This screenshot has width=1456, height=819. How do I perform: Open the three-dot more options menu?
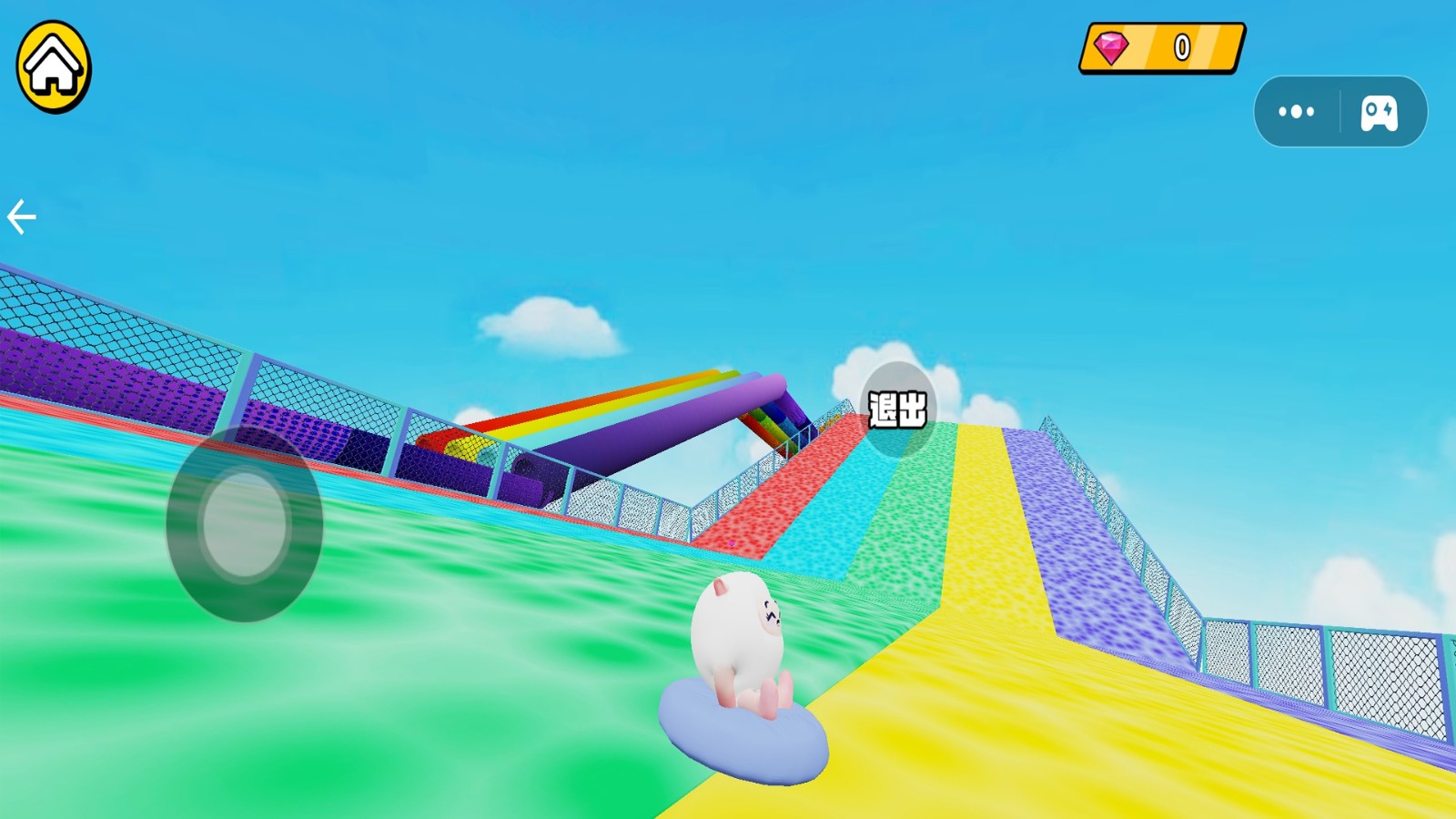click(x=1296, y=112)
